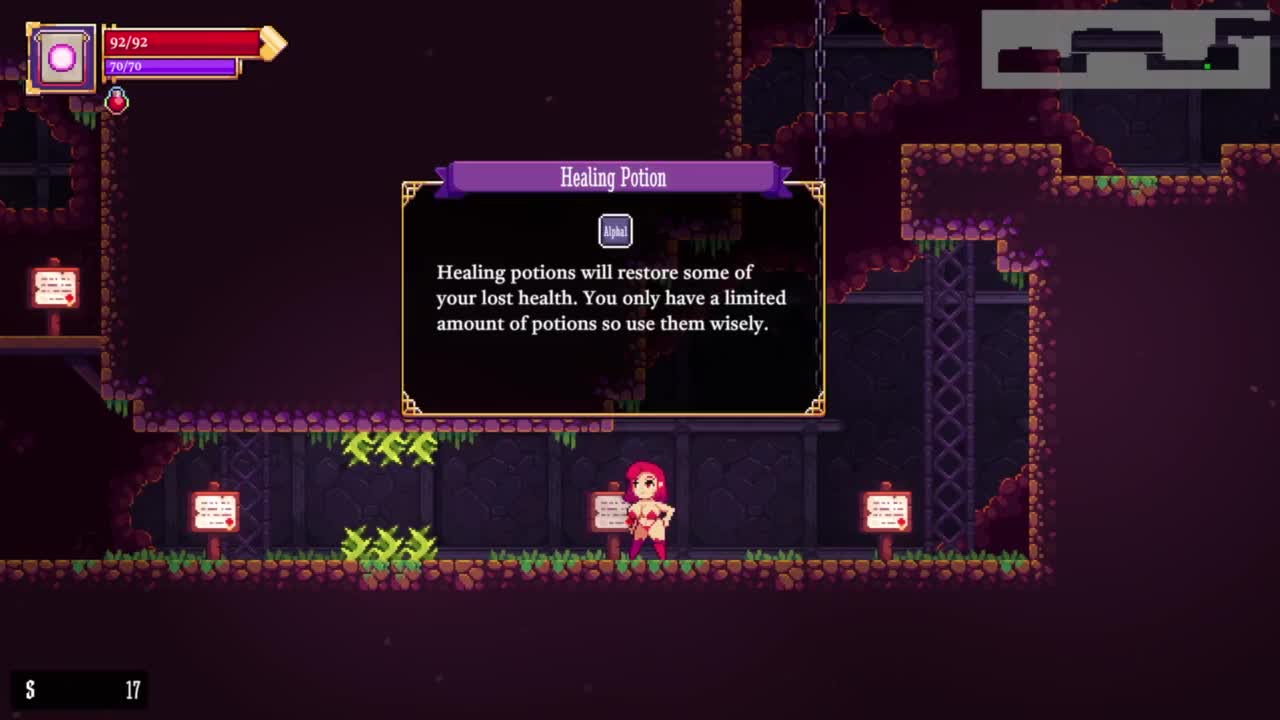1280x720 pixels.
Task: Click the pink orb spell portrait
Action: tap(62, 58)
